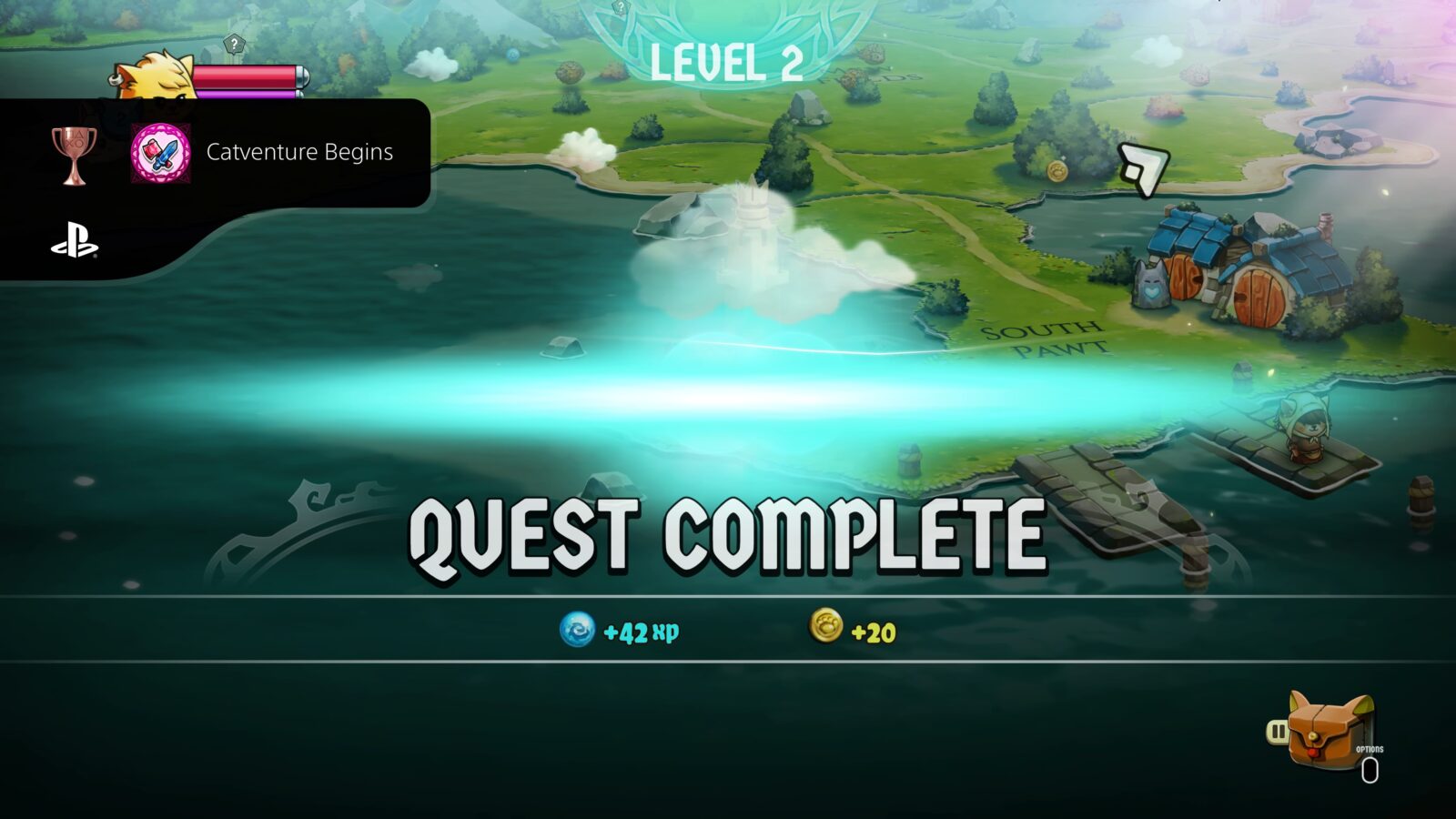1456x819 pixels.
Task: Click the purple XP progress bar
Action: (246, 95)
